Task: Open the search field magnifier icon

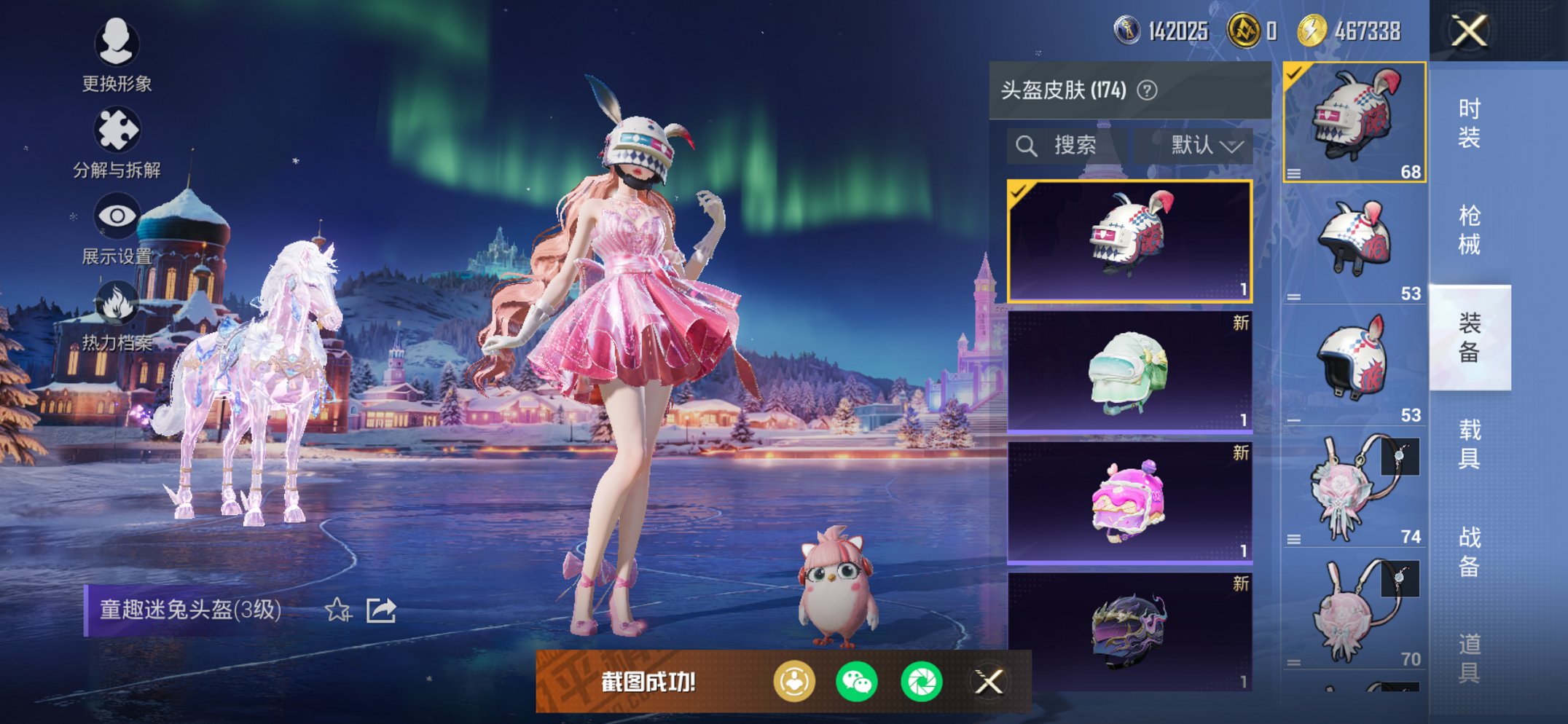Action: click(x=1027, y=144)
